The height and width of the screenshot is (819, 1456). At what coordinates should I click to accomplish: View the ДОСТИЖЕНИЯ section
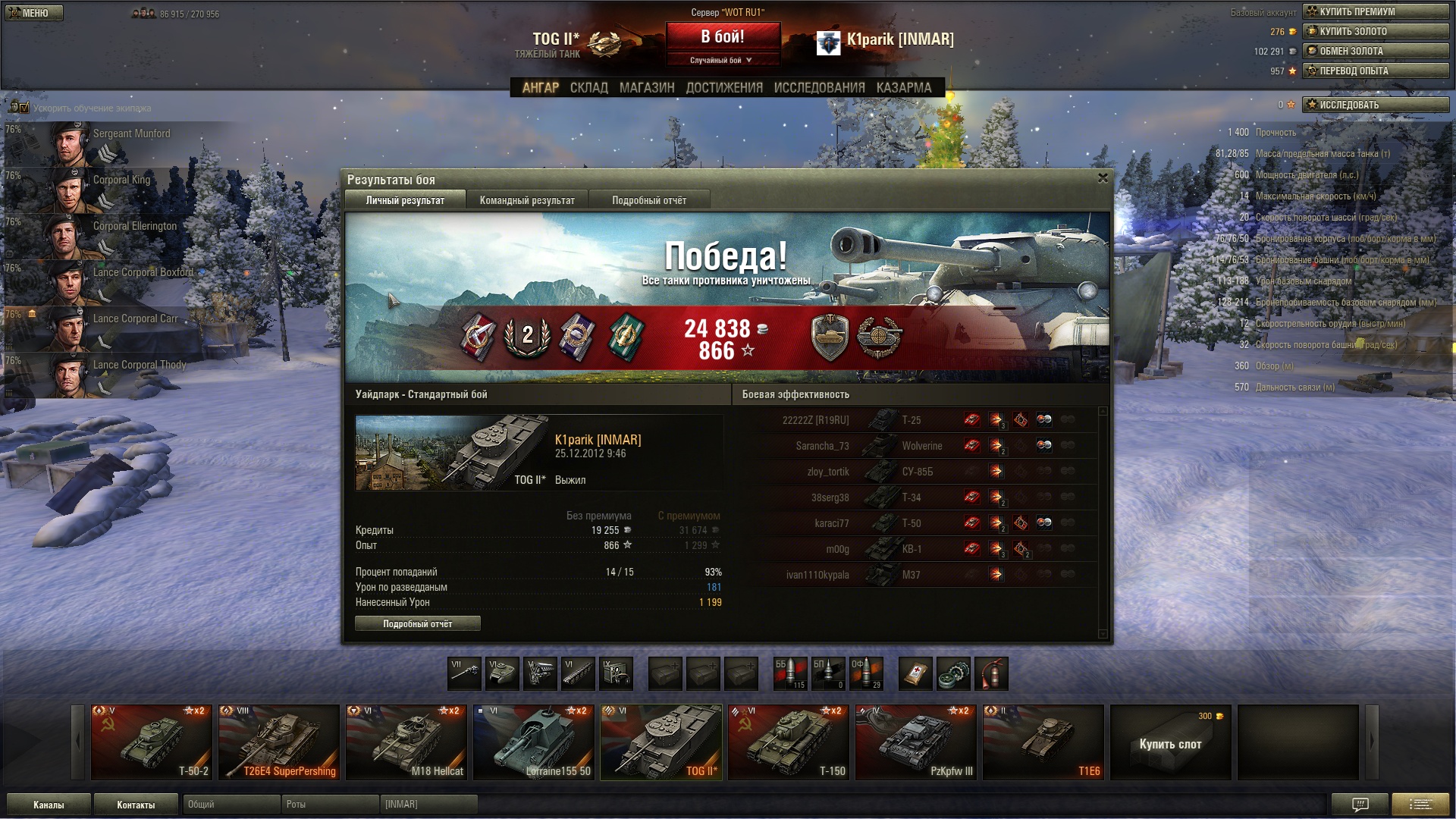click(x=723, y=88)
